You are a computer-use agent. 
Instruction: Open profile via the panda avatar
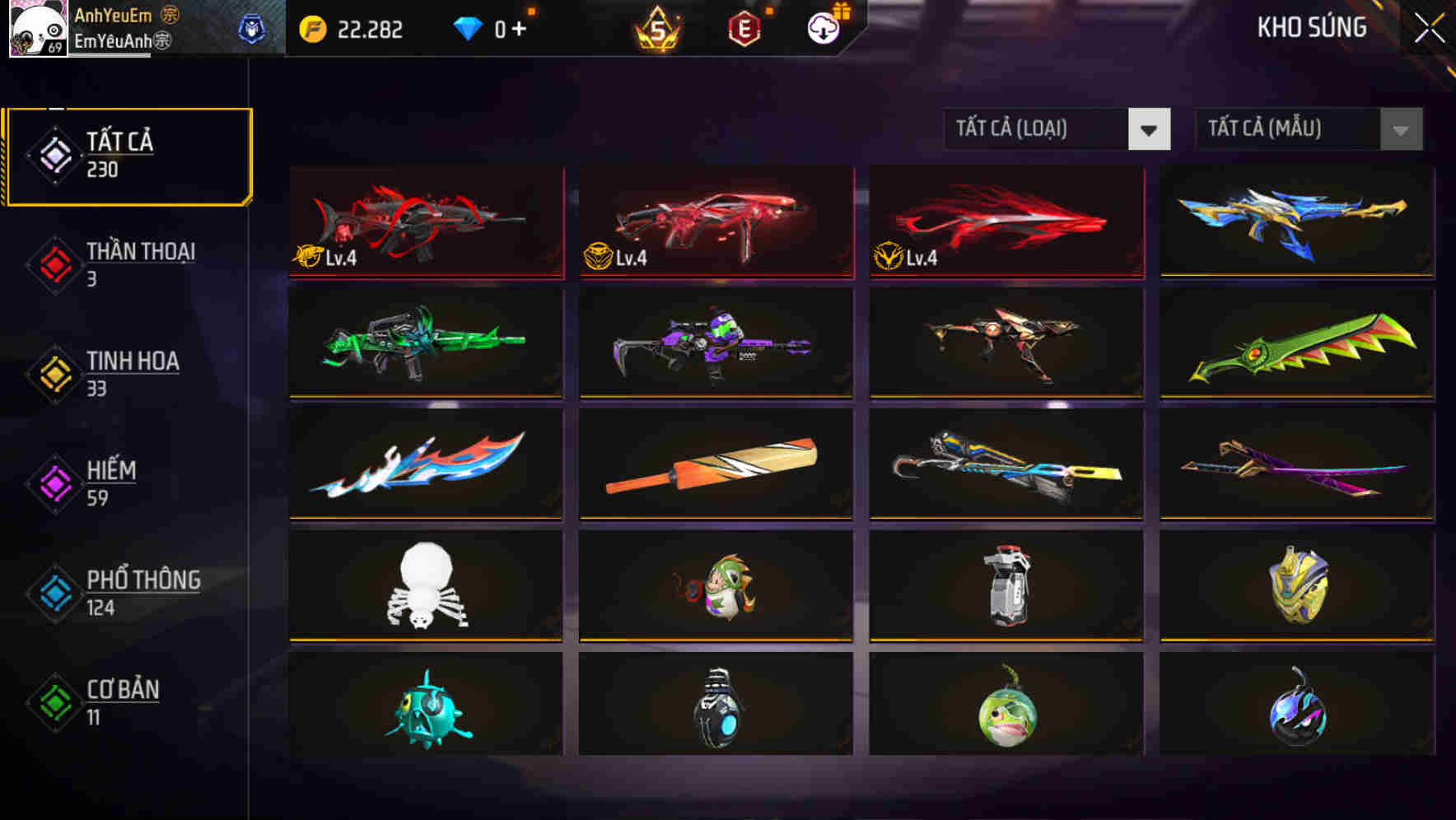click(38, 29)
